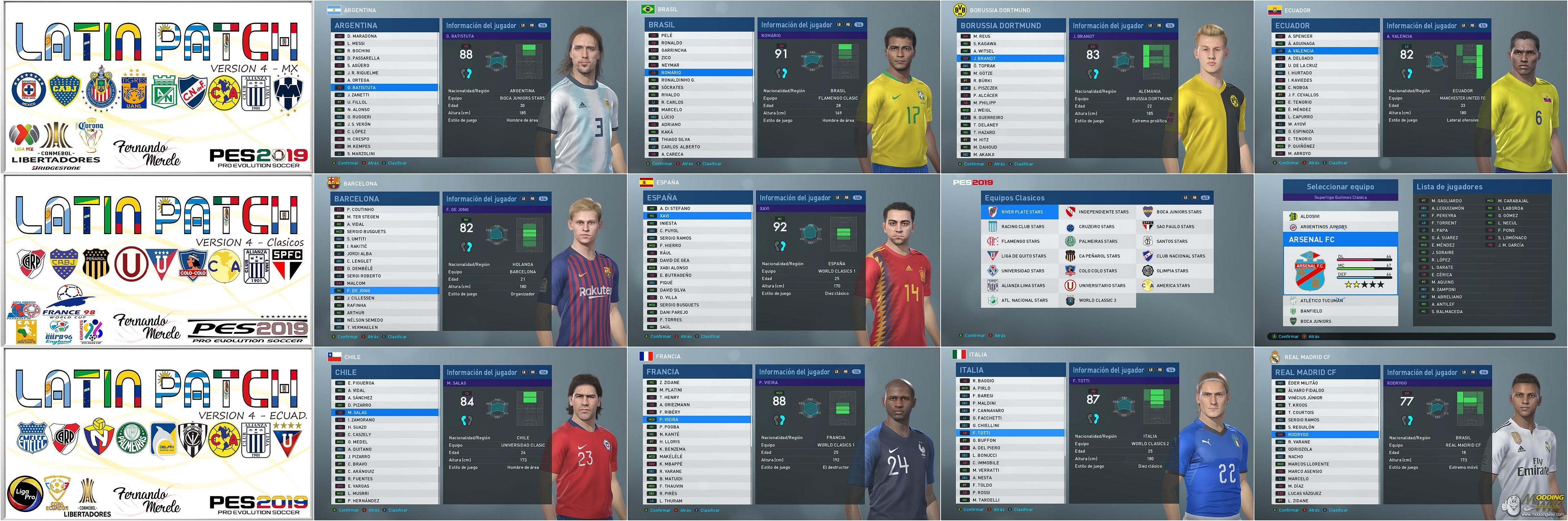The width and height of the screenshot is (1568, 521).
Task: Select P. Coutinho in the Barcelona list
Action: (x=361, y=209)
